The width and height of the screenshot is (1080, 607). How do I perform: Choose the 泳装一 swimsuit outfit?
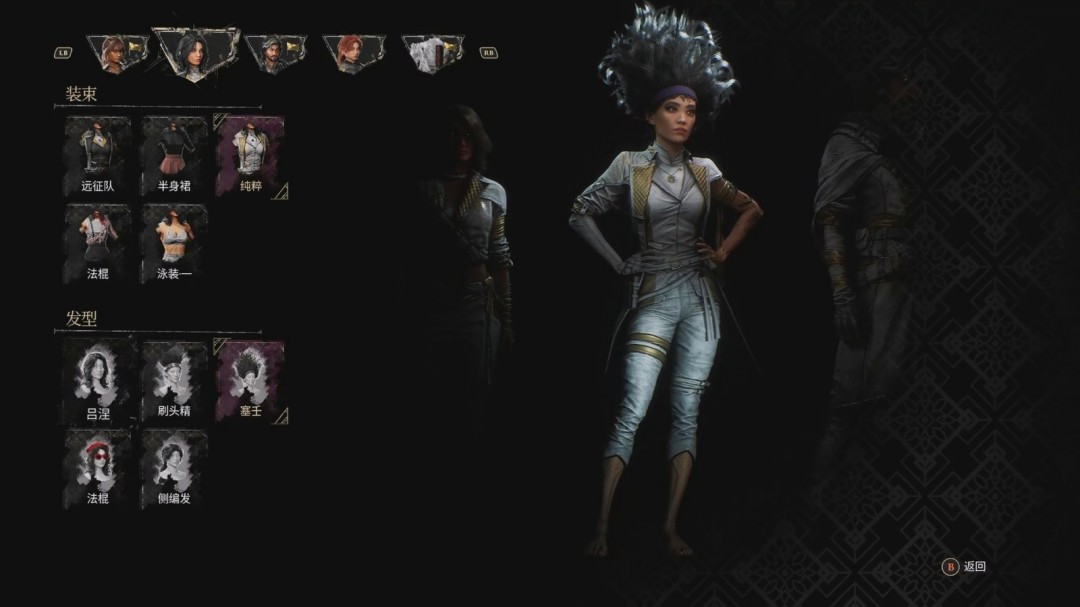click(x=174, y=243)
